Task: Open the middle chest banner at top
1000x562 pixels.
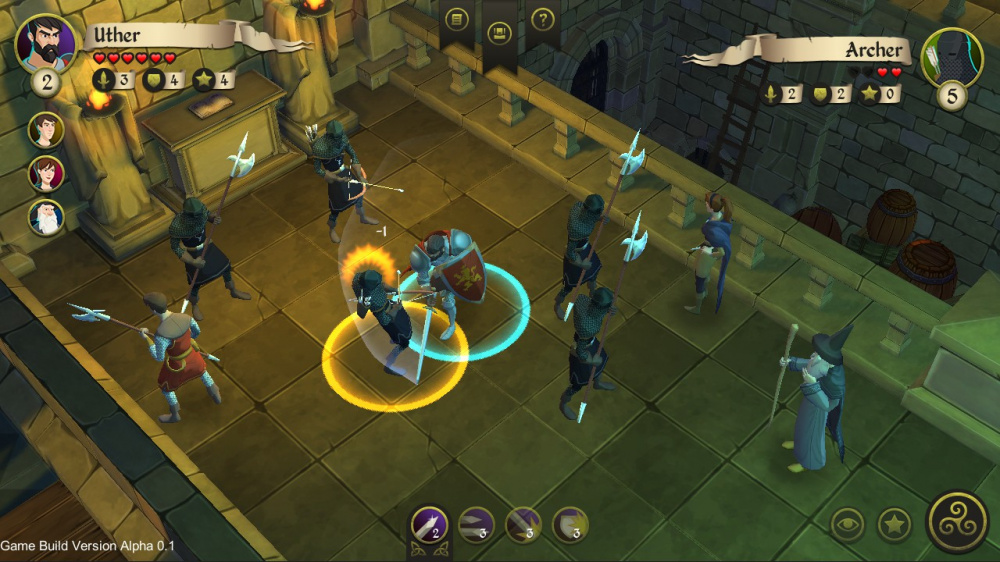Action: (x=499, y=32)
